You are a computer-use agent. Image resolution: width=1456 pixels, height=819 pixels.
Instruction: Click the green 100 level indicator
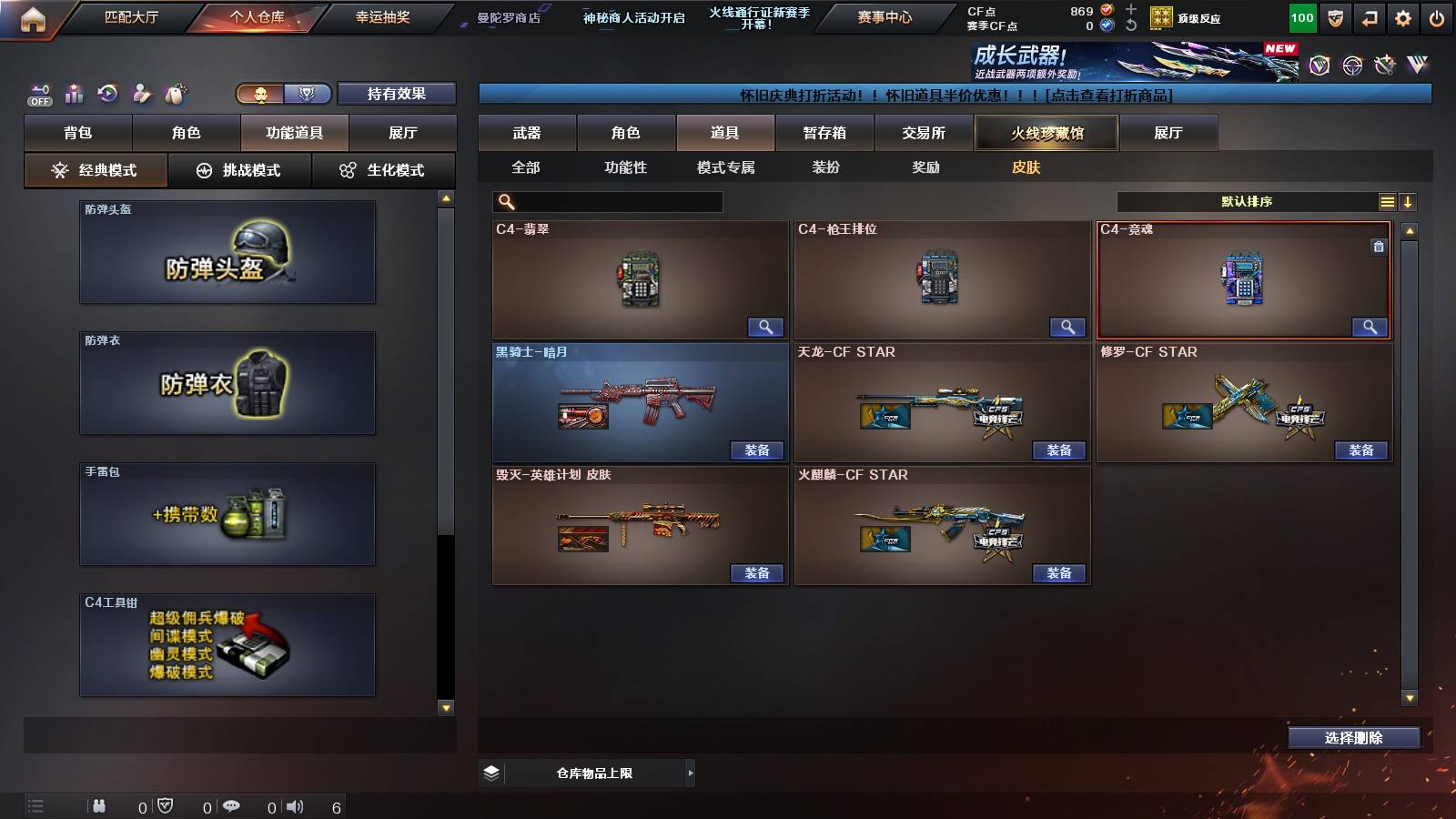point(1301,16)
